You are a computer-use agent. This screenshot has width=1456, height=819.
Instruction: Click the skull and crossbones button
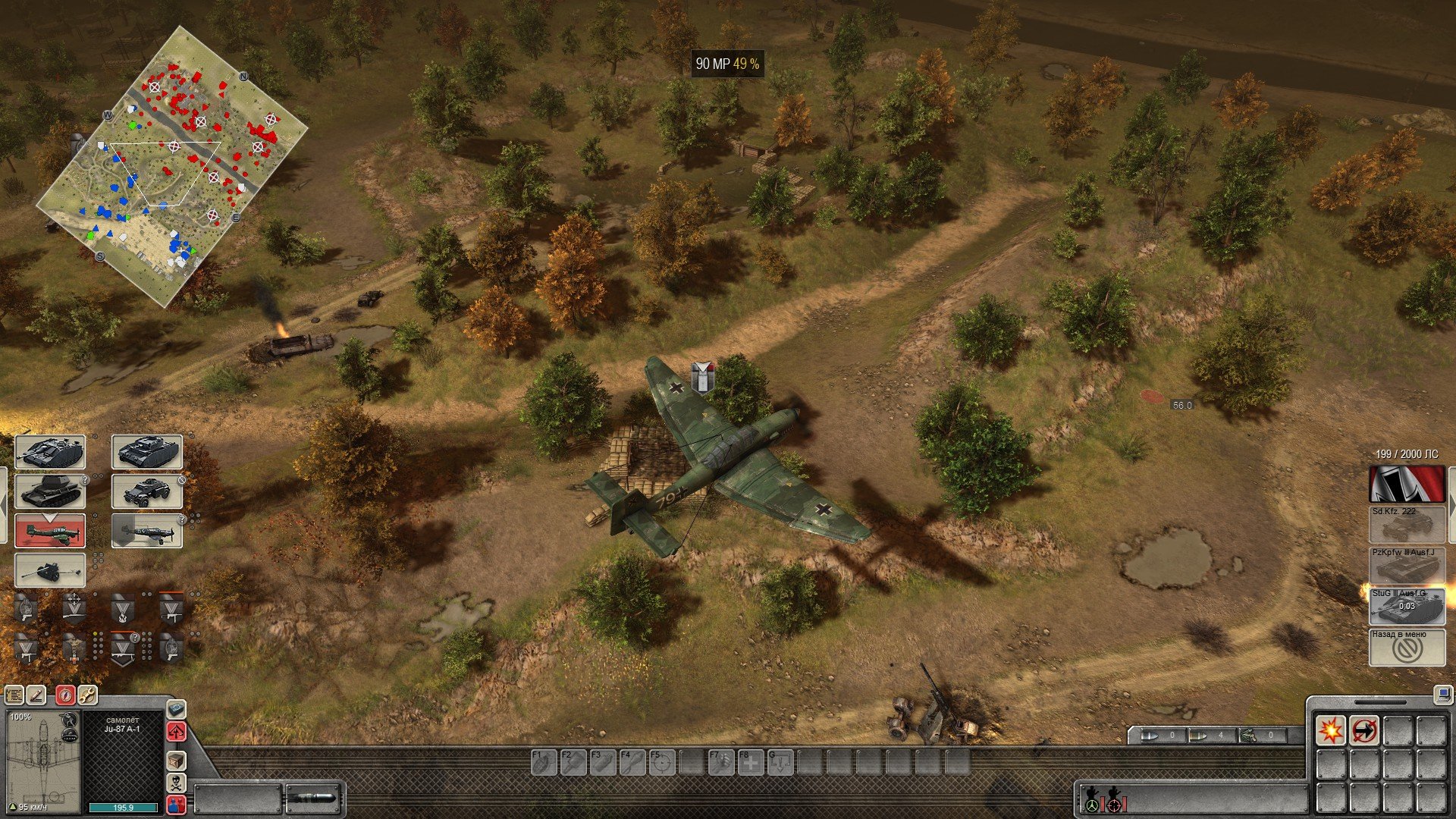(x=176, y=783)
